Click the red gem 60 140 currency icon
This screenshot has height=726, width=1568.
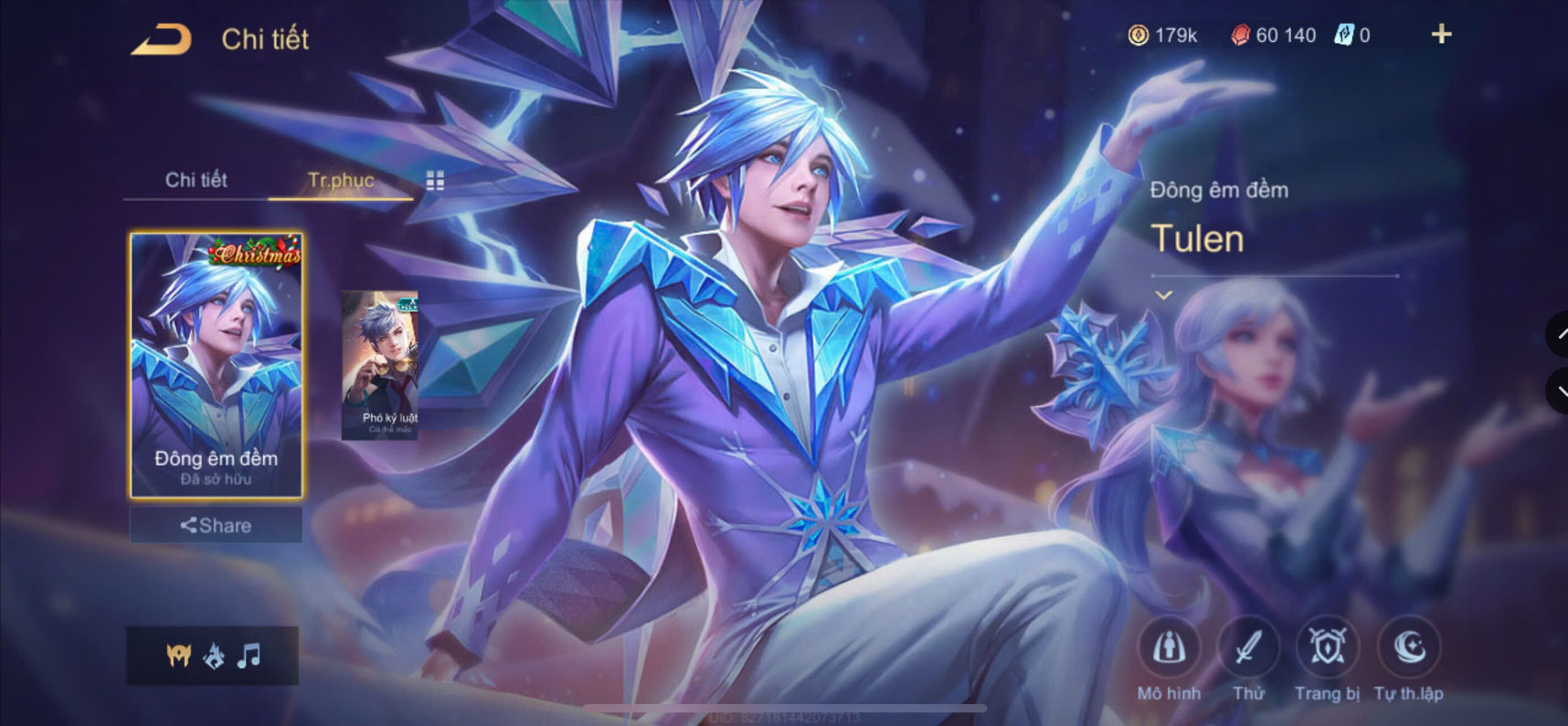tap(1240, 35)
